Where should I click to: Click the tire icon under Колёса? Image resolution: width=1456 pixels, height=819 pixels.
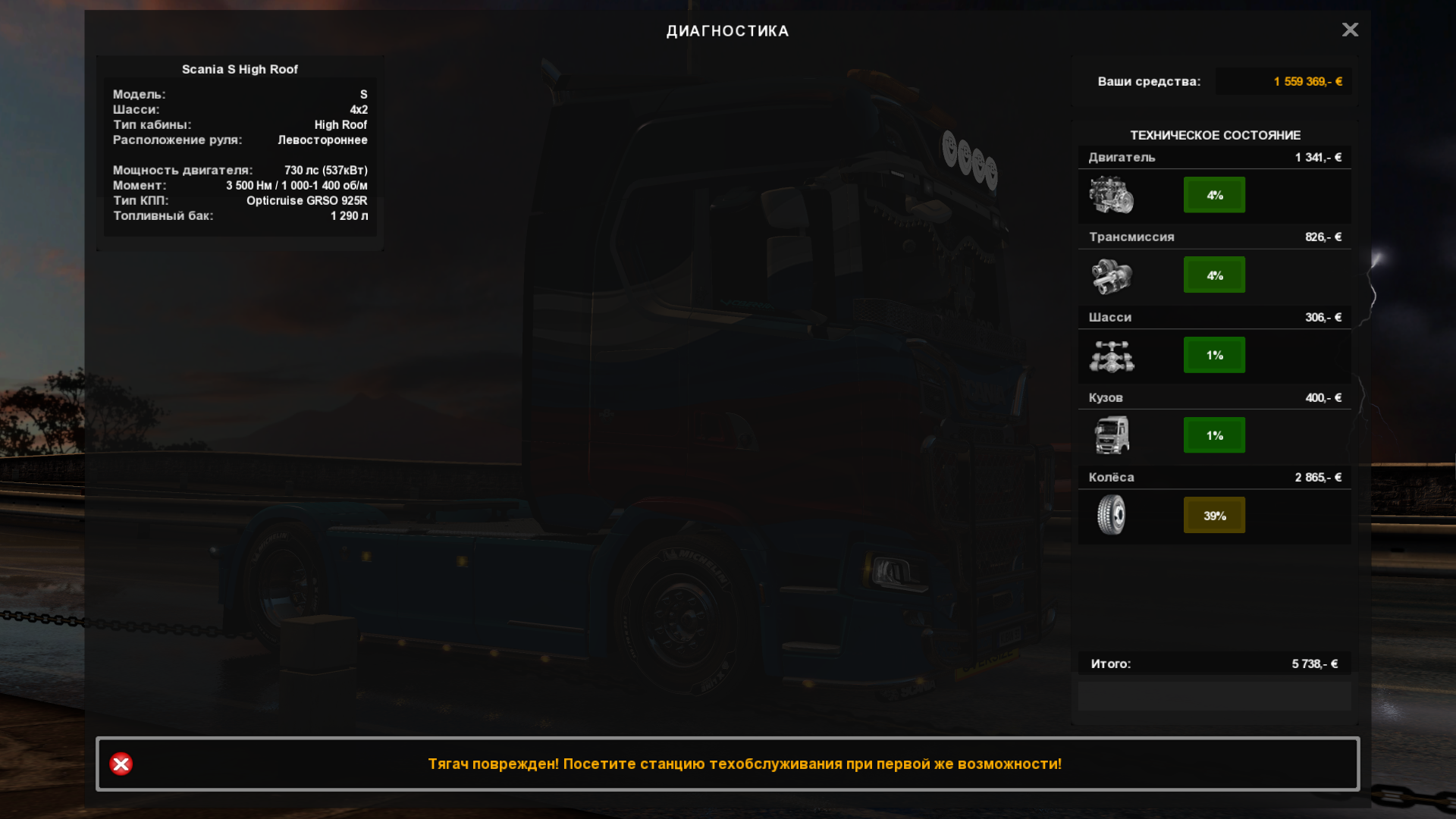(x=1112, y=515)
